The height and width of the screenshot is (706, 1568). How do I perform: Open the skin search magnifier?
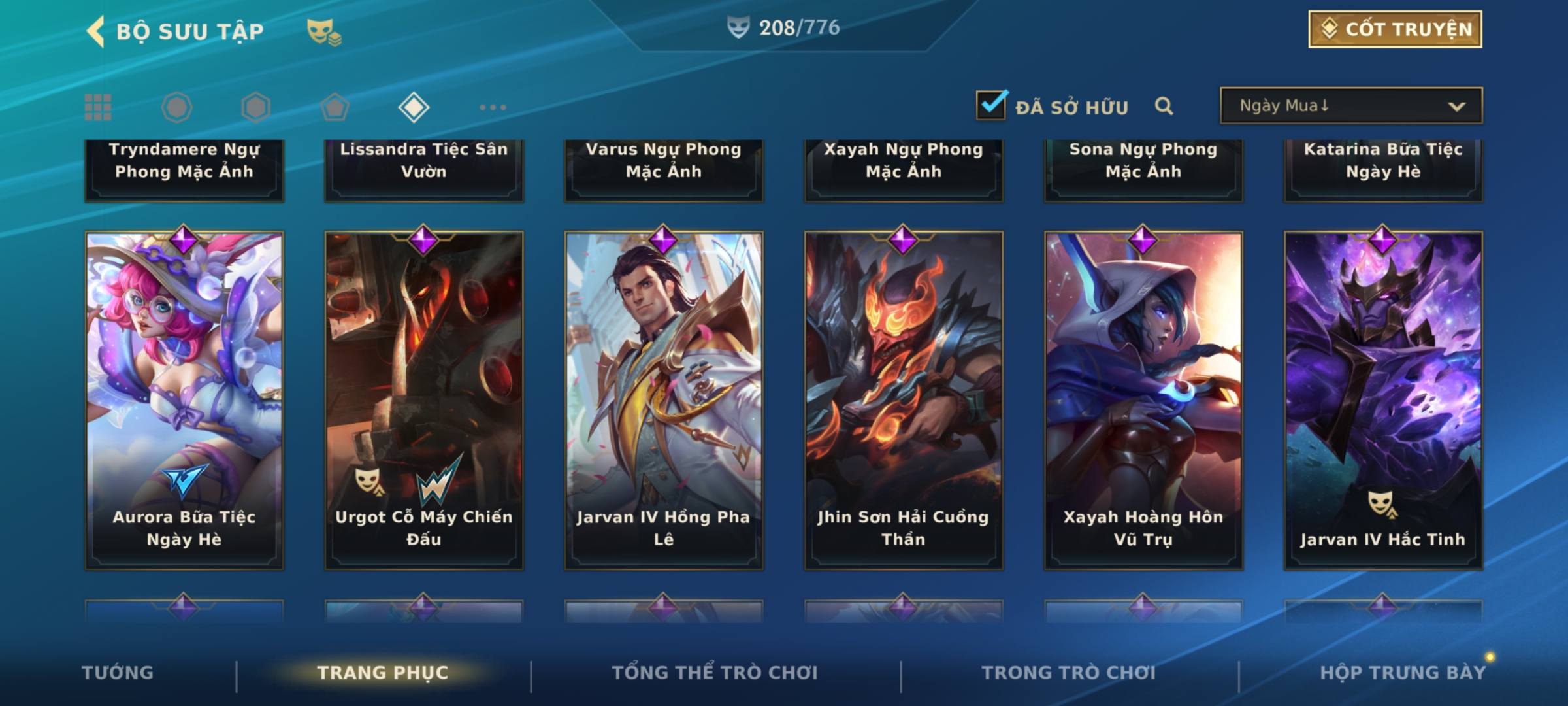(1164, 106)
